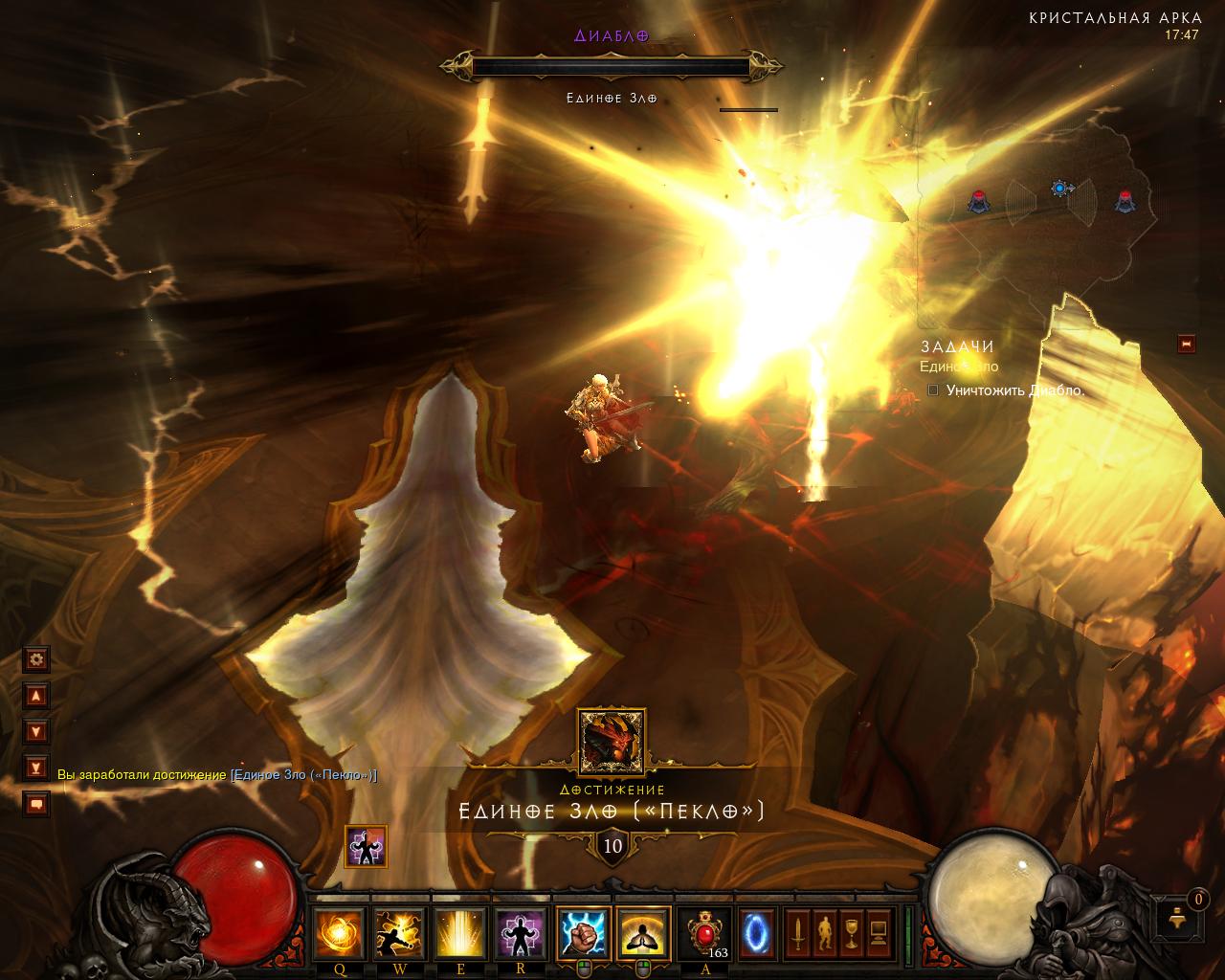The height and width of the screenshot is (980, 1225).
Task: Collapse the quest tracker panel
Action: (1187, 344)
